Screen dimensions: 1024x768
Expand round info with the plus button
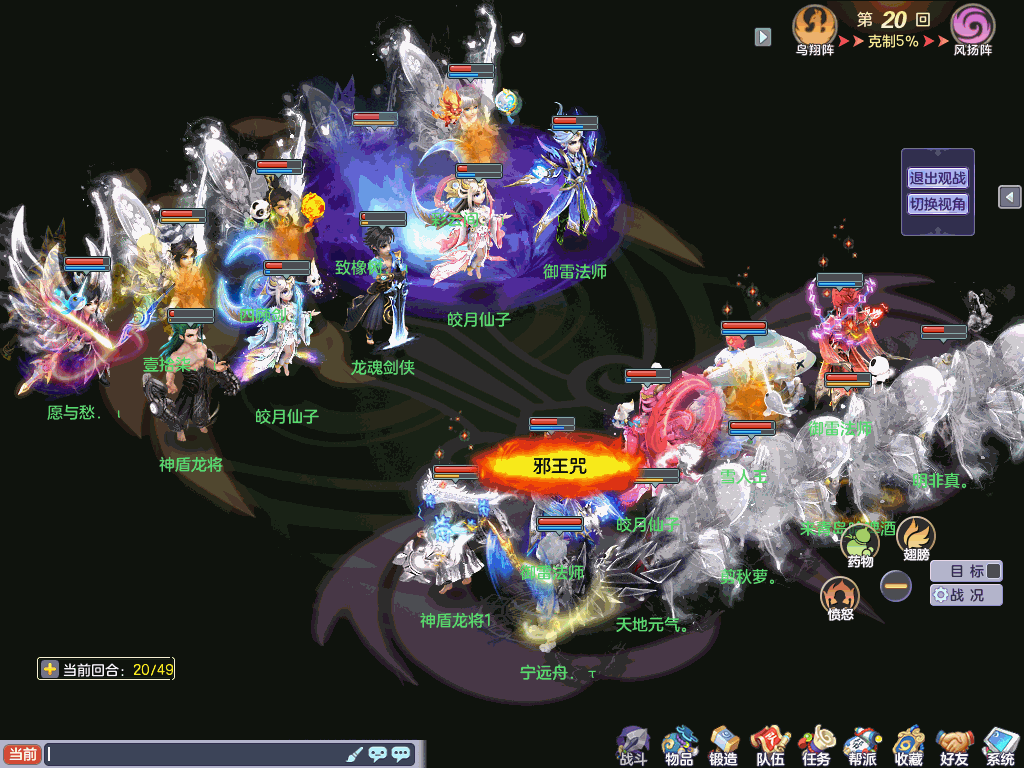click(50, 669)
